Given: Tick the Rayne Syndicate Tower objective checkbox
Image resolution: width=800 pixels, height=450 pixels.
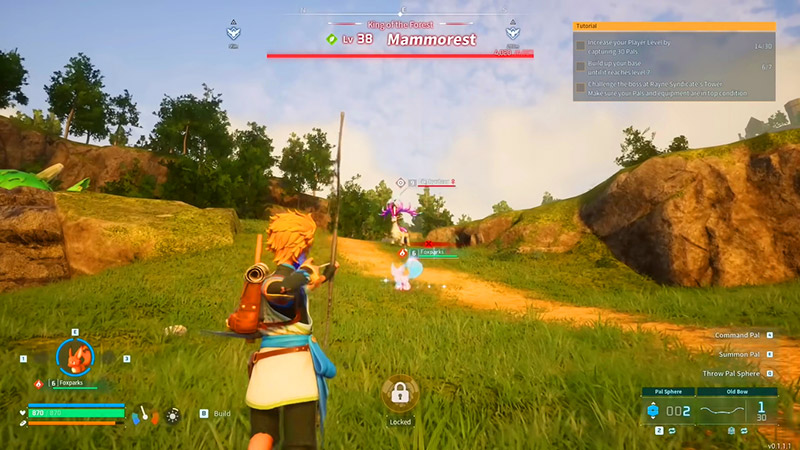Looking at the screenshot, I should pos(579,88).
